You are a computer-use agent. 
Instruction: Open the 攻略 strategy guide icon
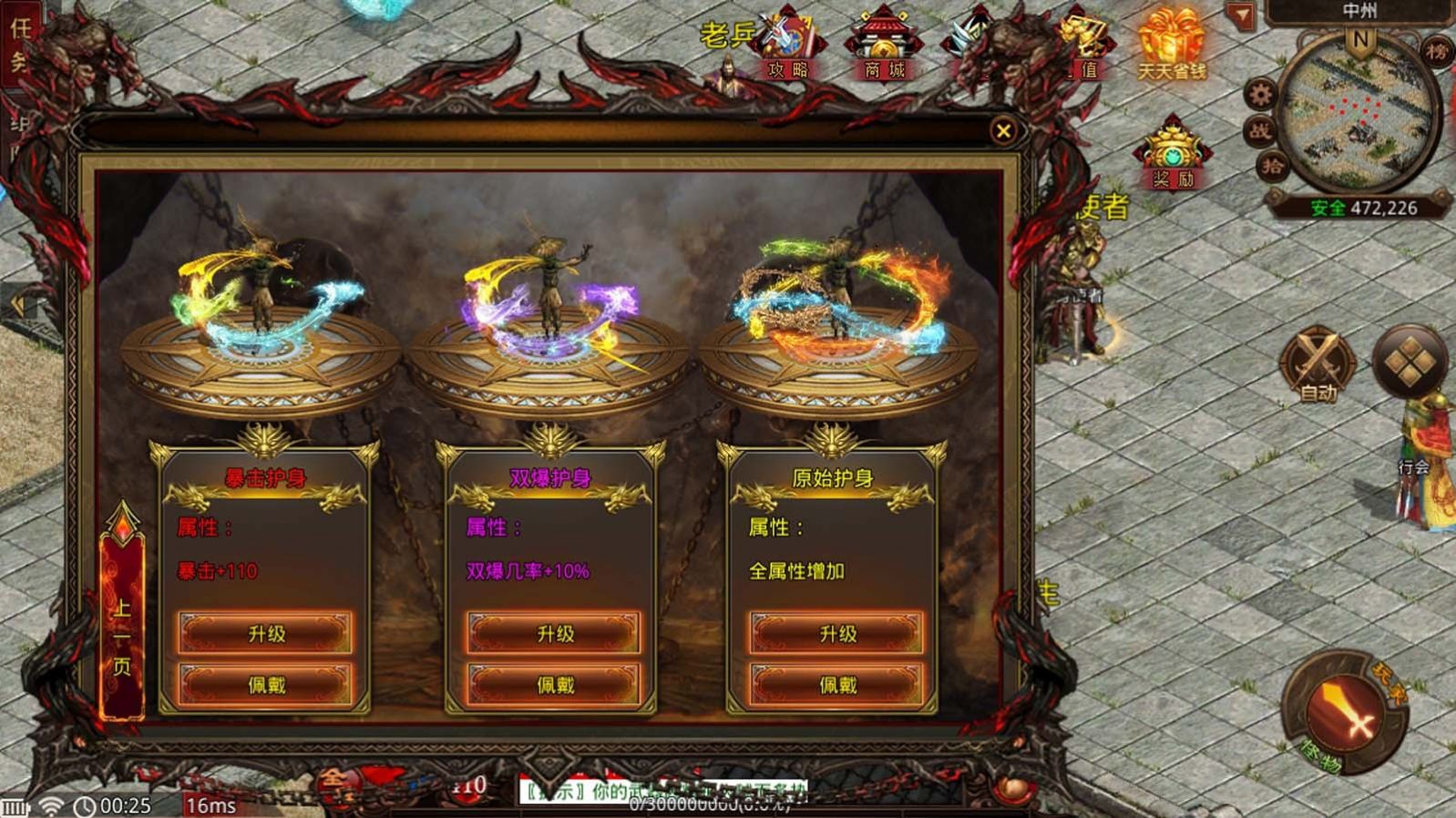[x=788, y=46]
